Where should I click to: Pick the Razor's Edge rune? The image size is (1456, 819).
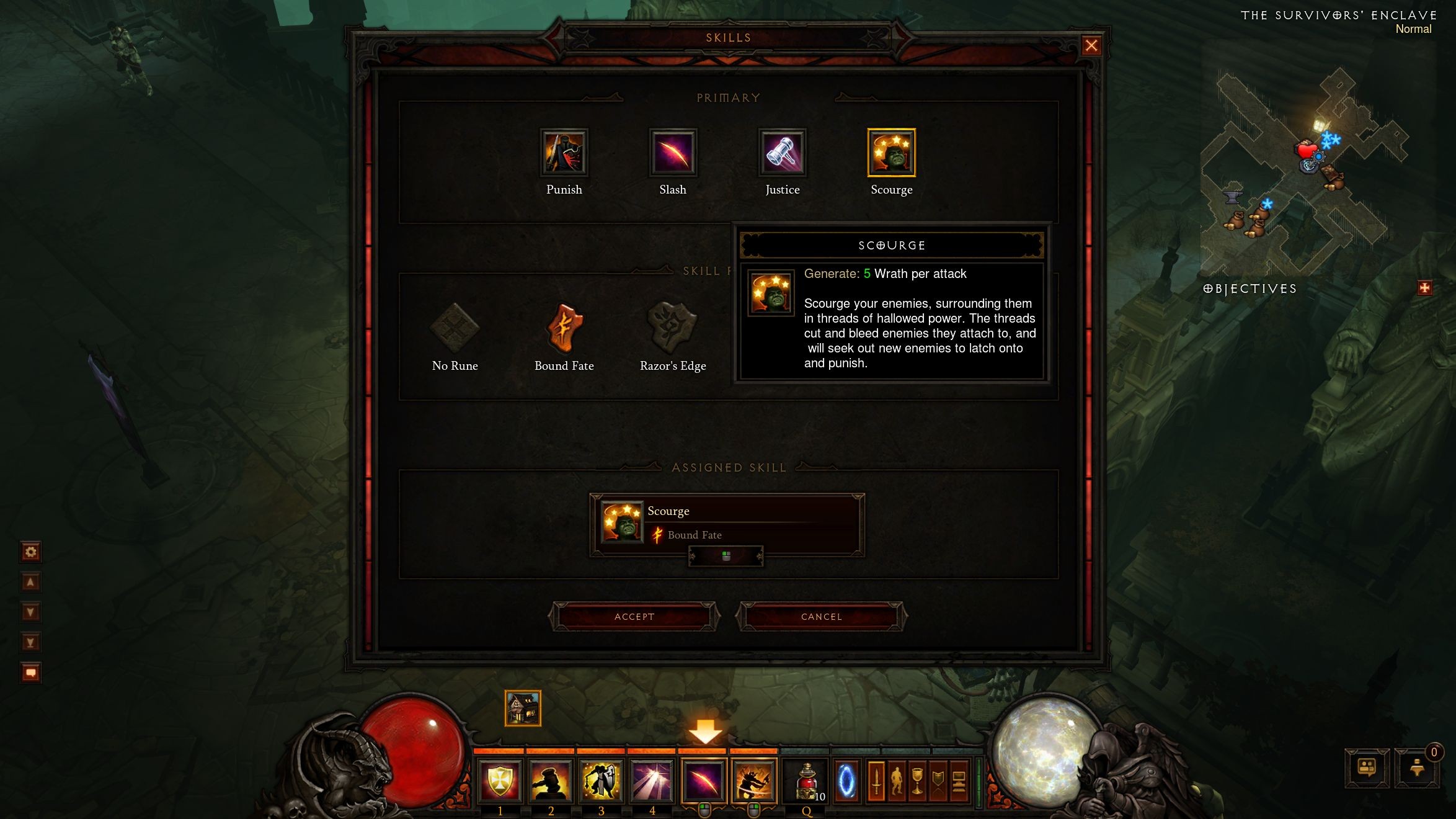click(673, 328)
